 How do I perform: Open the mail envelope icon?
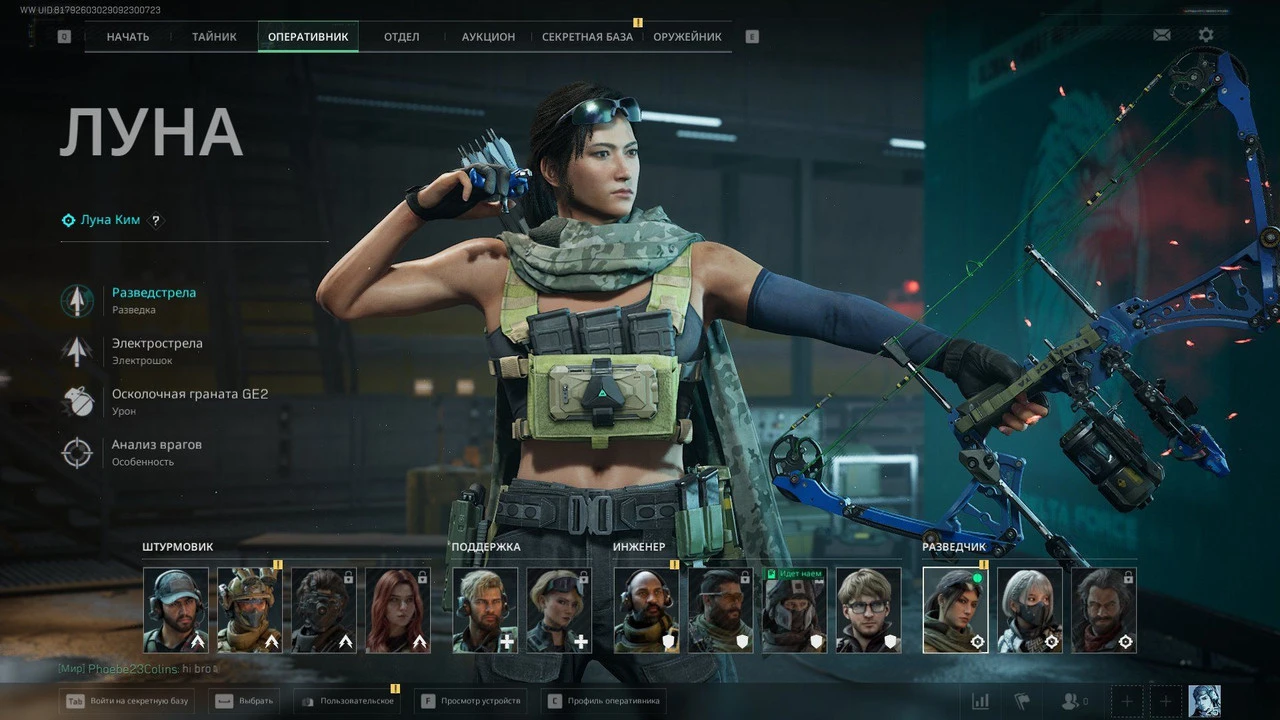click(1161, 35)
